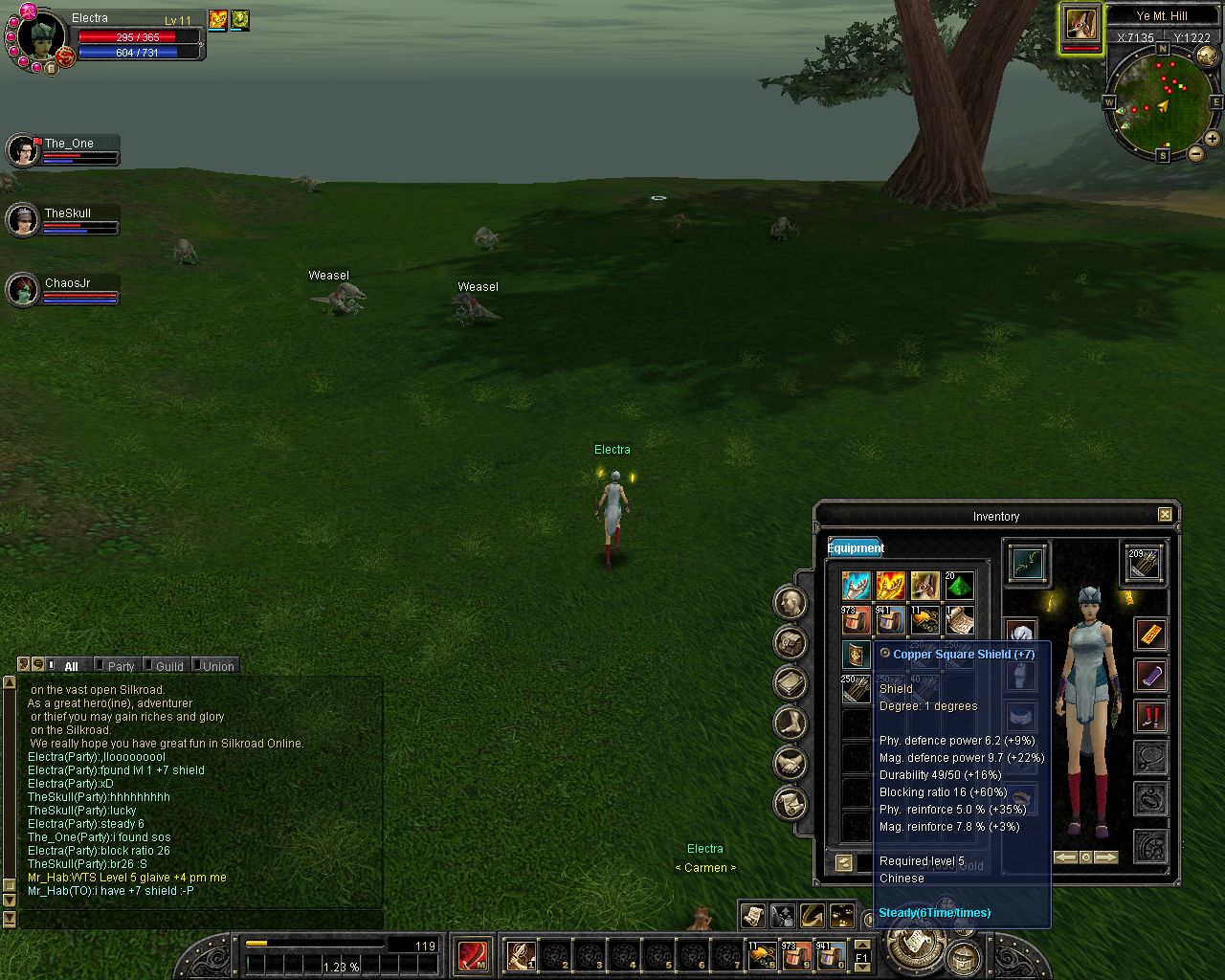Rotate character preview right arrow
1225x980 pixels.
(1105, 857)
